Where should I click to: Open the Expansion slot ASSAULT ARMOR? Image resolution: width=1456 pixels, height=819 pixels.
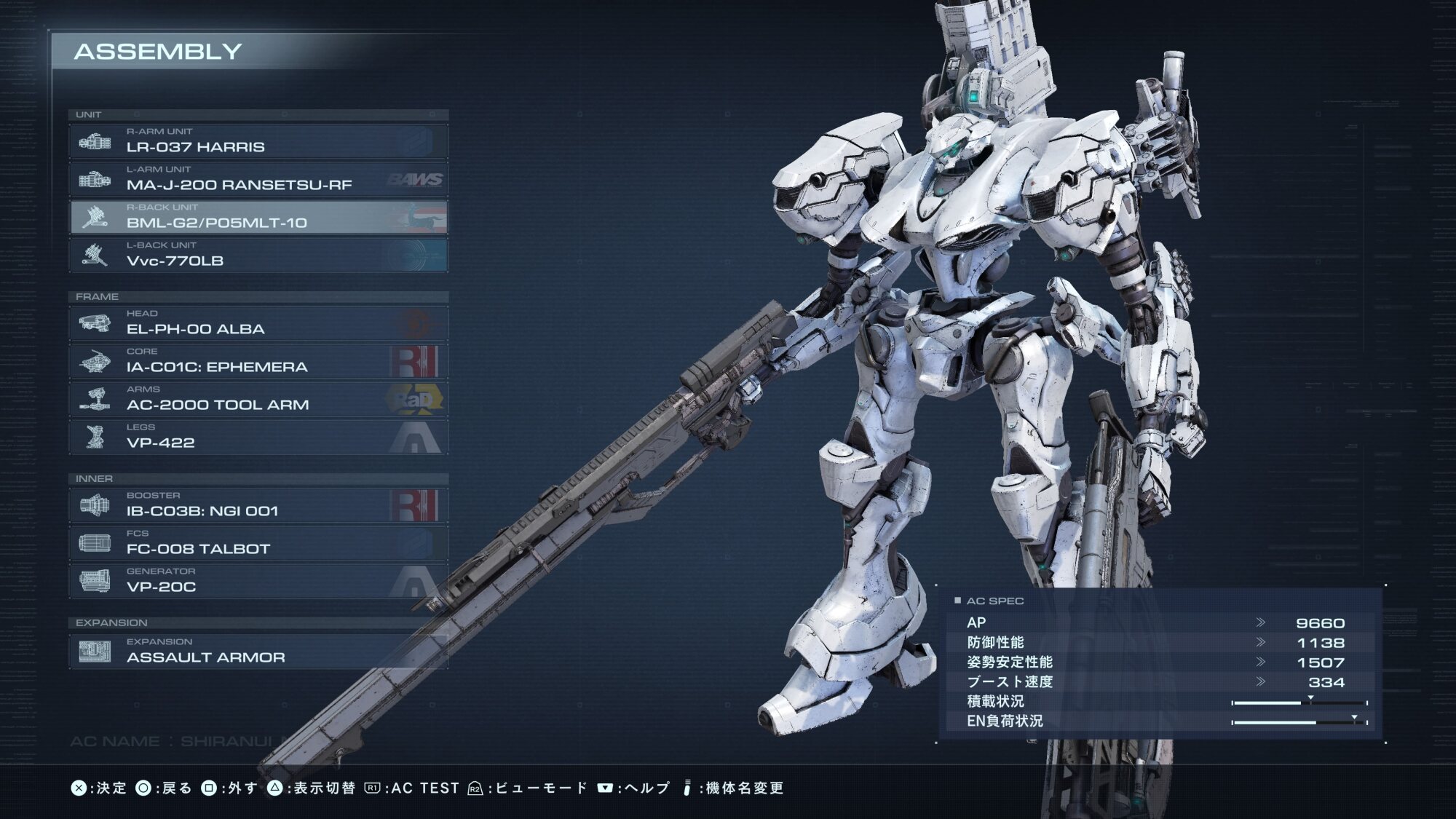pos(258,652)
